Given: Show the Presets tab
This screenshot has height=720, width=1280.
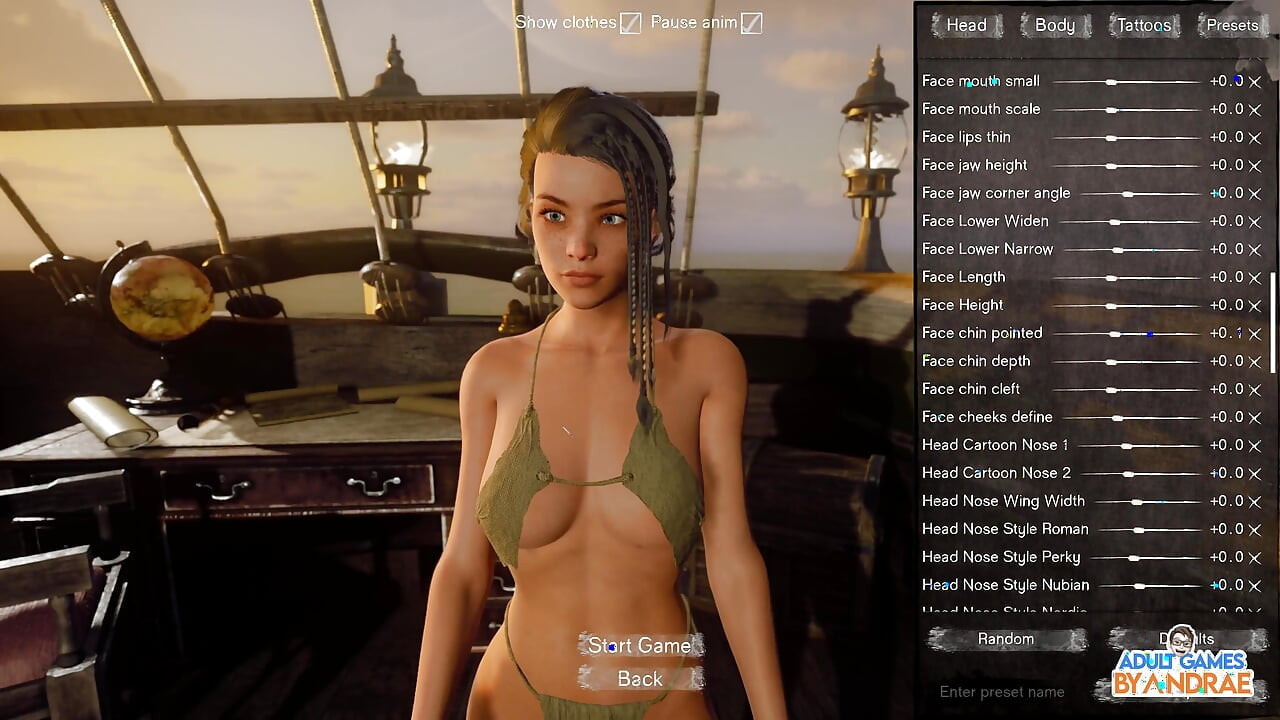Looking at the screenshot, I should point(1232,26).
